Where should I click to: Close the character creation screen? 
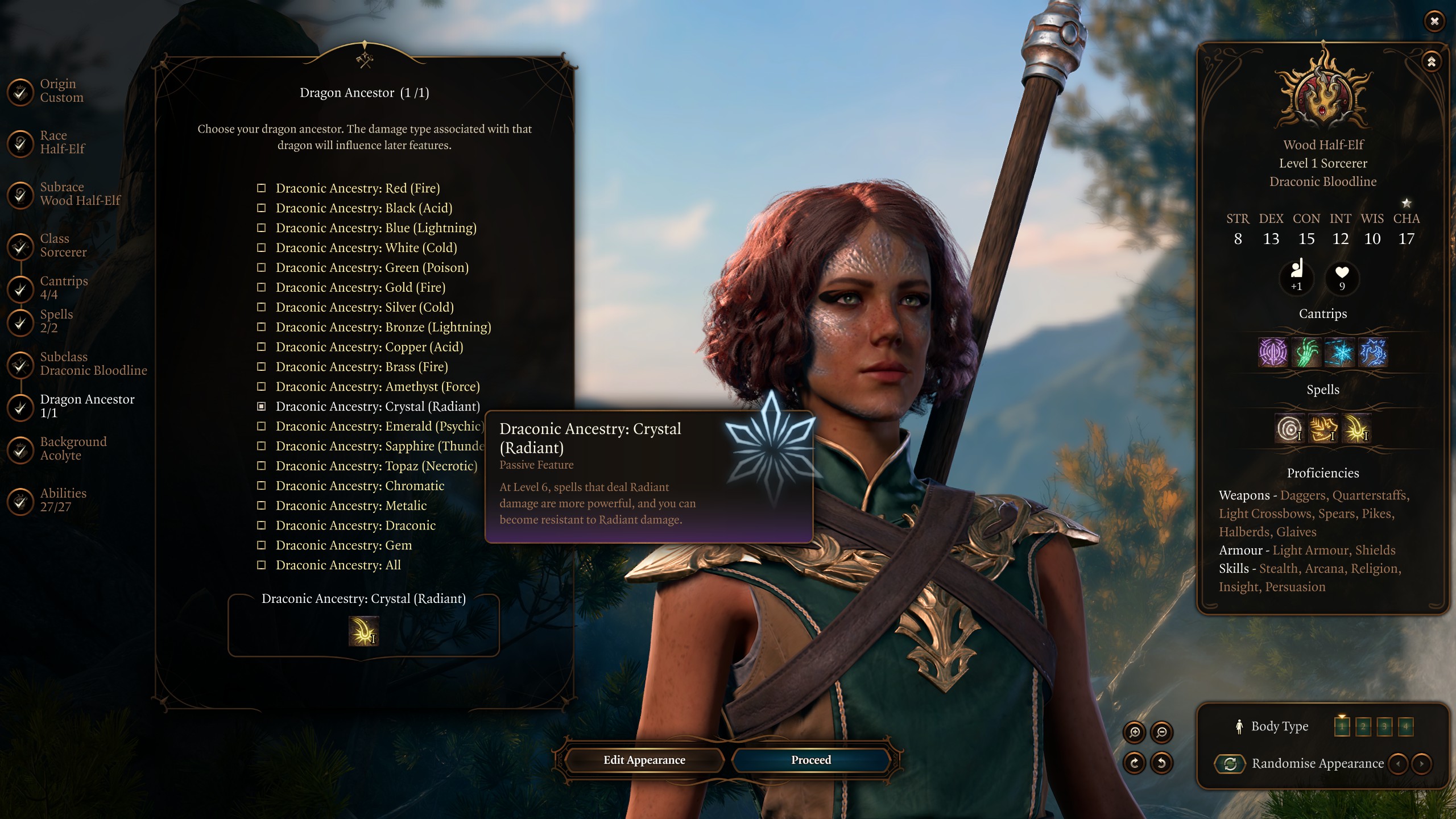tap(1434, 21)
